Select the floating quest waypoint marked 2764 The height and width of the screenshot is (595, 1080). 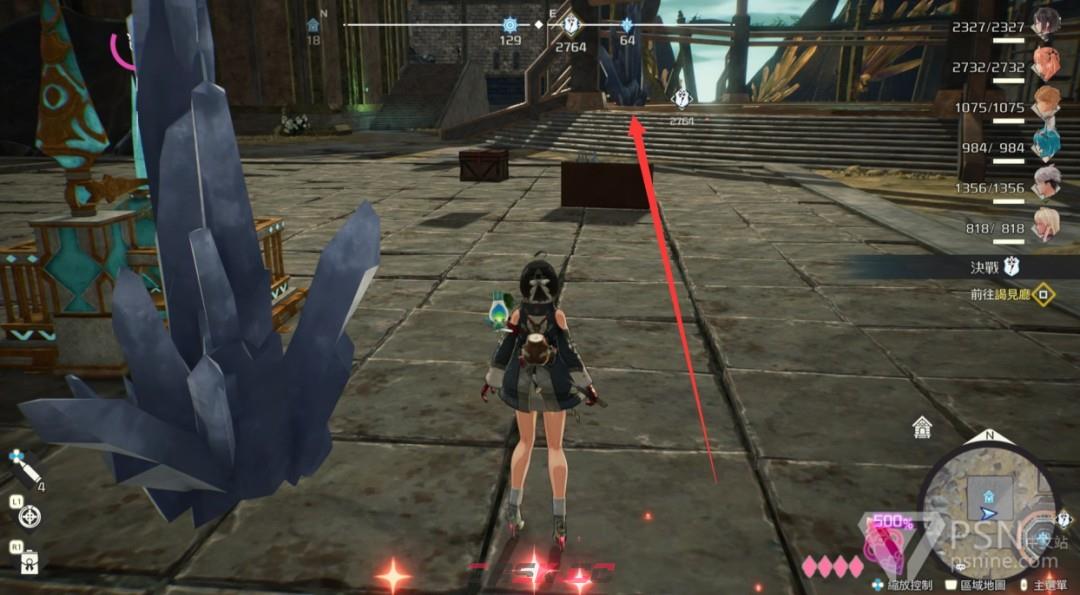[682, 98]
